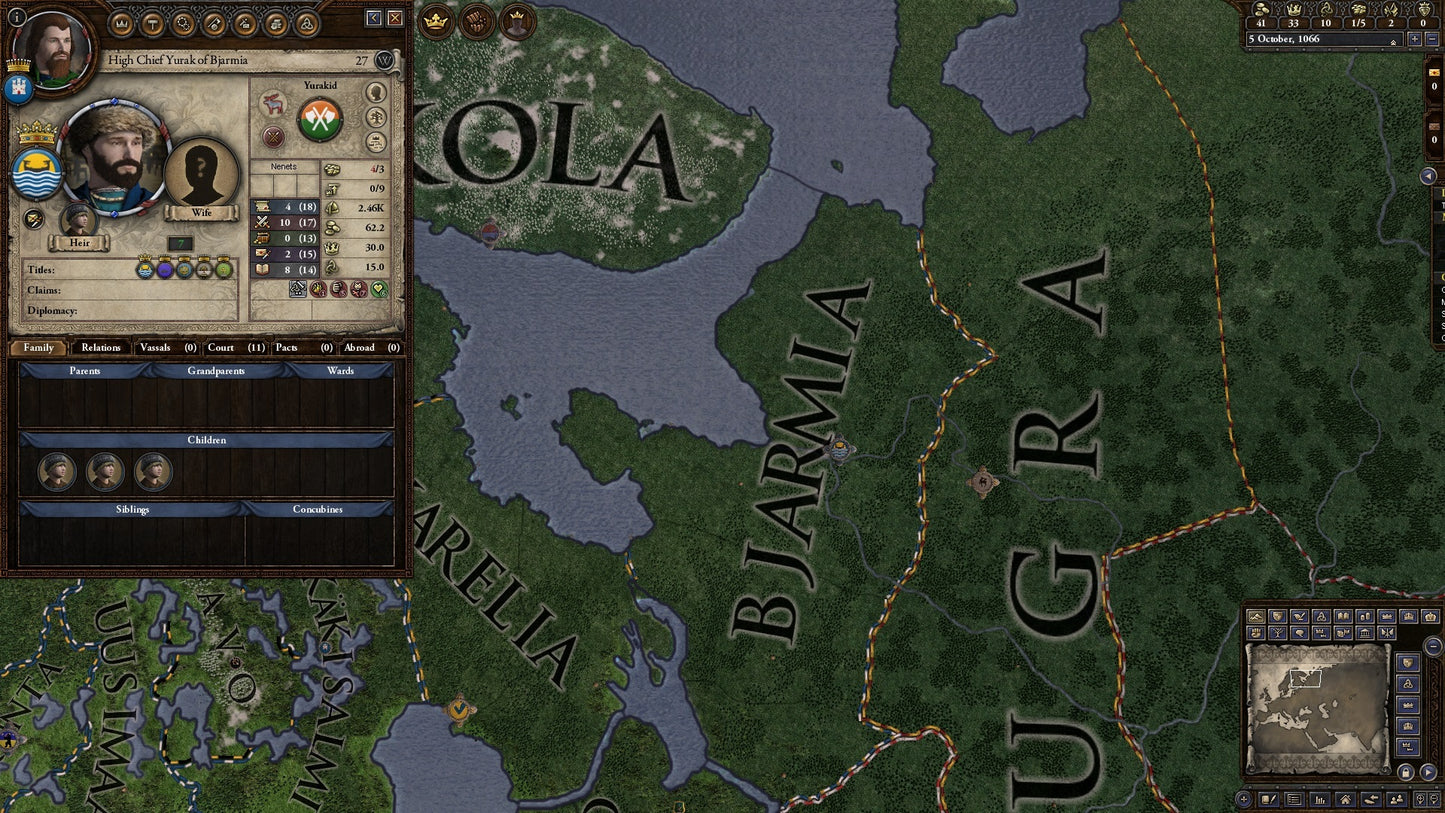Open the Relations tab
The image size is (1445, 813).
(x=101, y=348)
